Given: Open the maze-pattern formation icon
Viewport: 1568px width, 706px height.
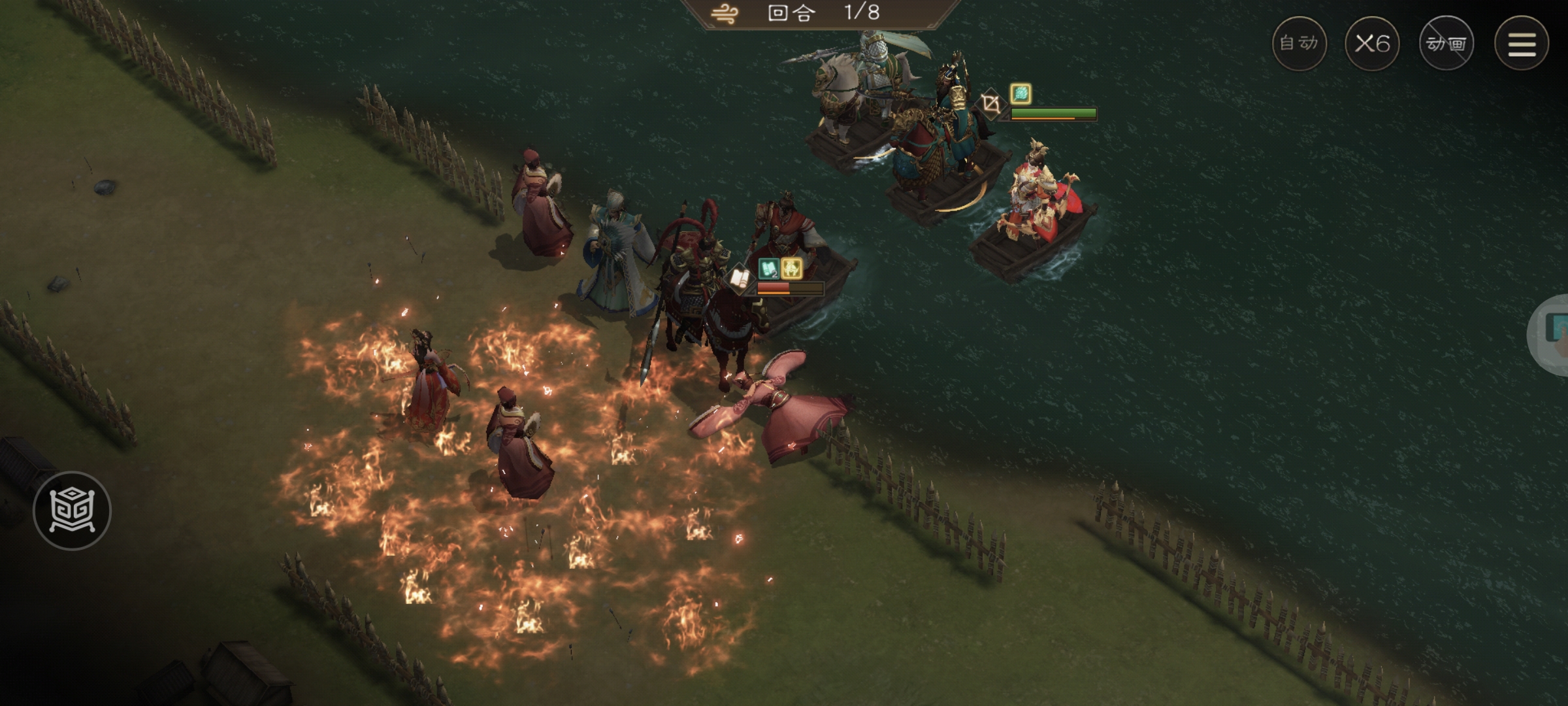Looking at the screenshot, I should point(72,511).
